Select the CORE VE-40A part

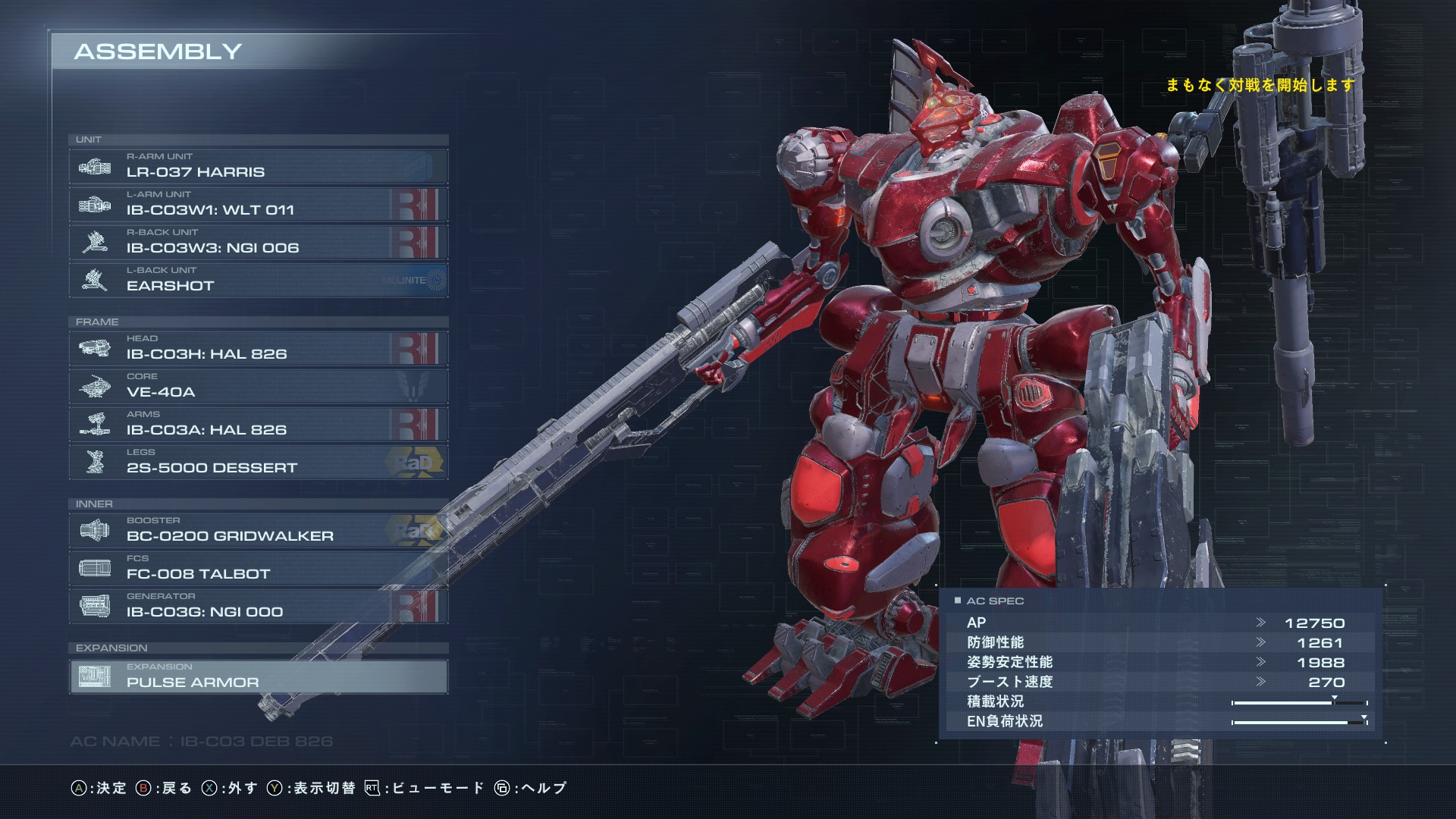pyautogui.click(x=258, y=386)
